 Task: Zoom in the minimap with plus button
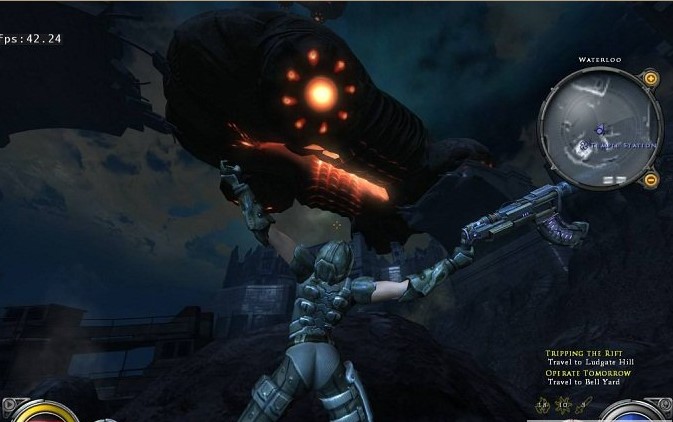click(x=651, y=78)
